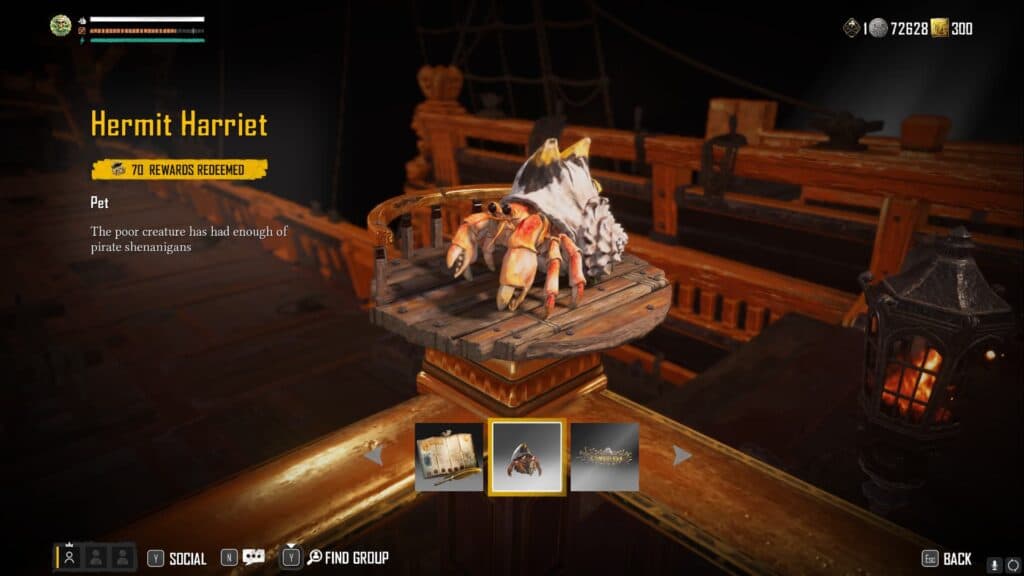This screenshot has height=576, width=1024.
Task: Show the next reward with right arrow
Action: (x=682, y=456)
